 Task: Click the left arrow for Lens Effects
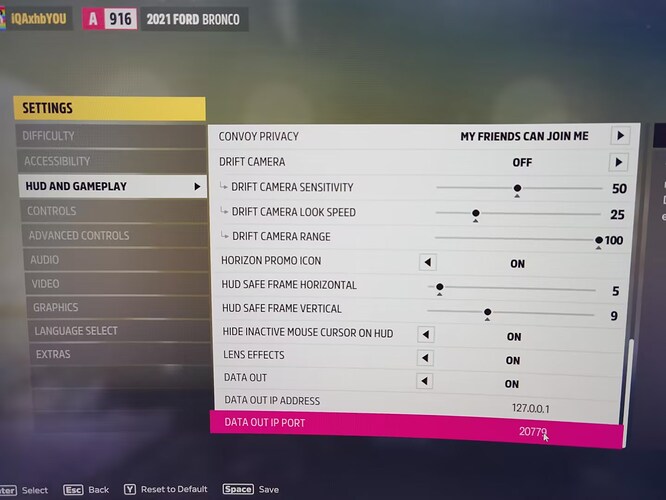click(x=426, y=357)
